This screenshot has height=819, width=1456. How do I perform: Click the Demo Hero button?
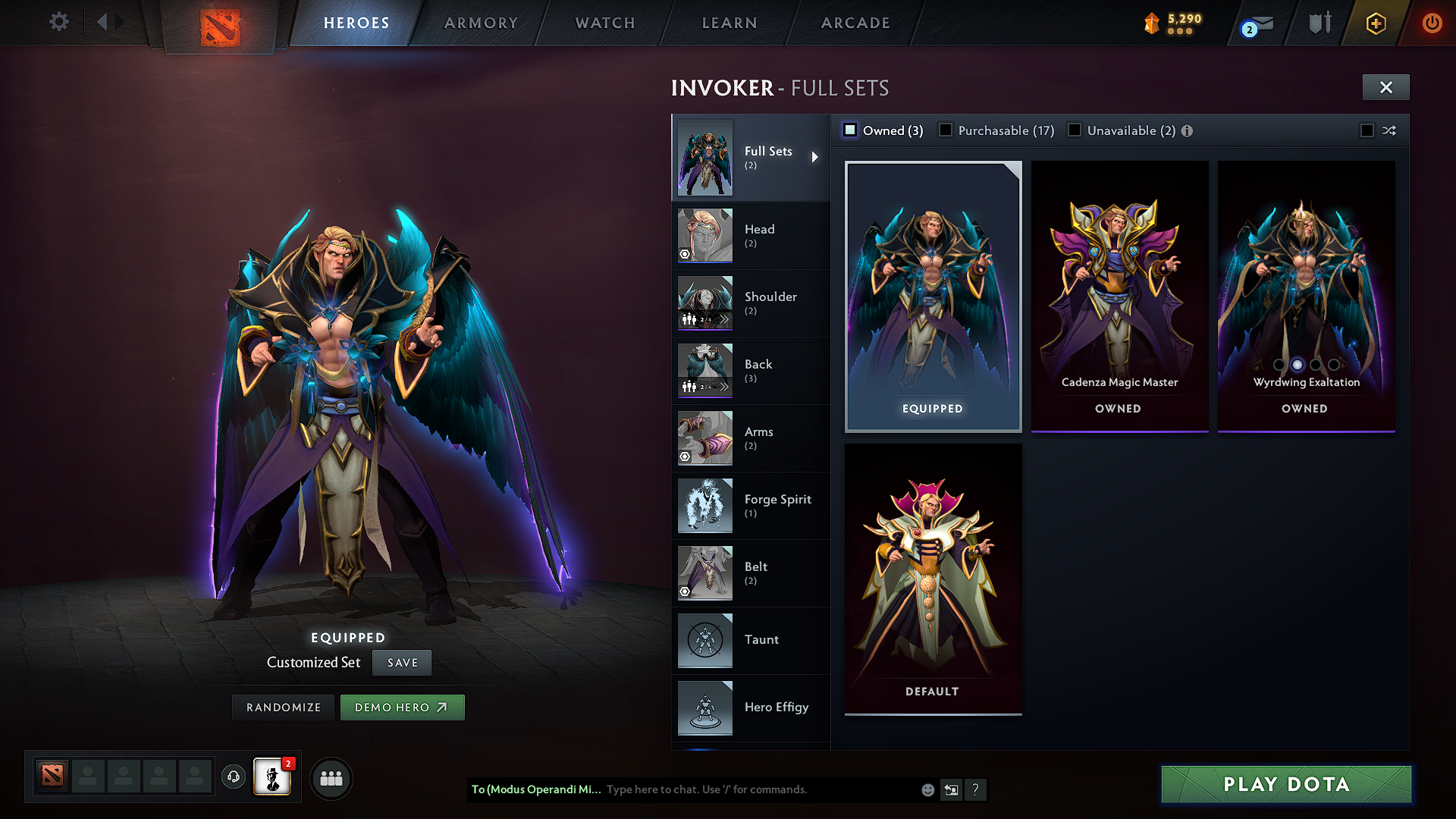pos(403,707)
